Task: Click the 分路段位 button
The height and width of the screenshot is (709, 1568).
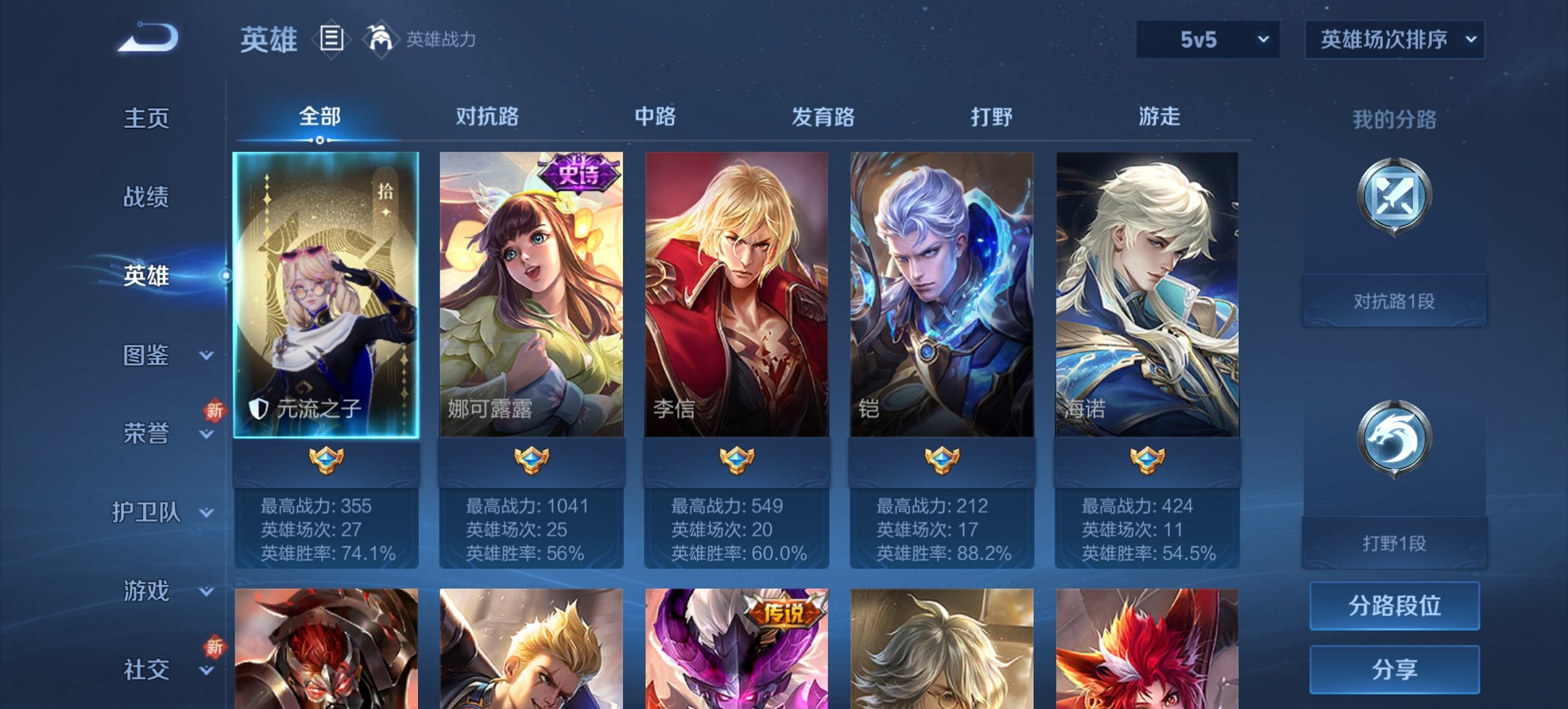Action: (x=1394, y=606)
